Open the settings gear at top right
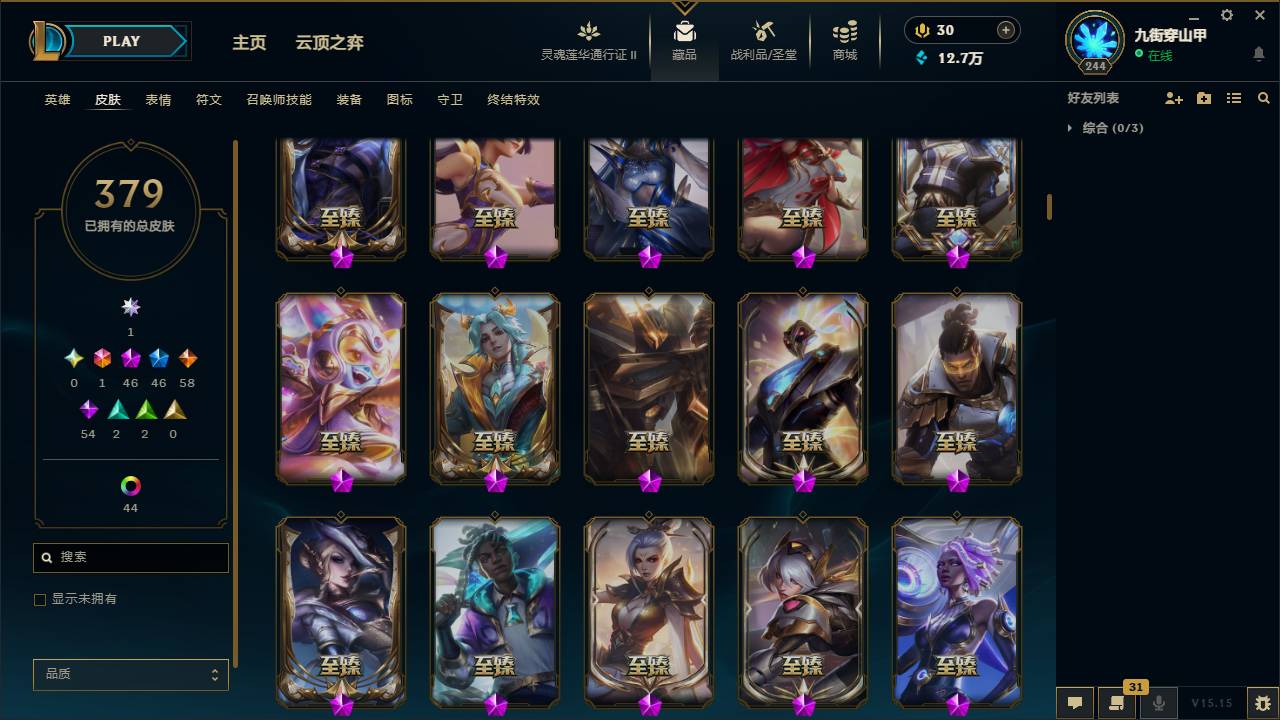Image resolution: width=1280 pixels, height=720 pixels. click(1226, 15)
